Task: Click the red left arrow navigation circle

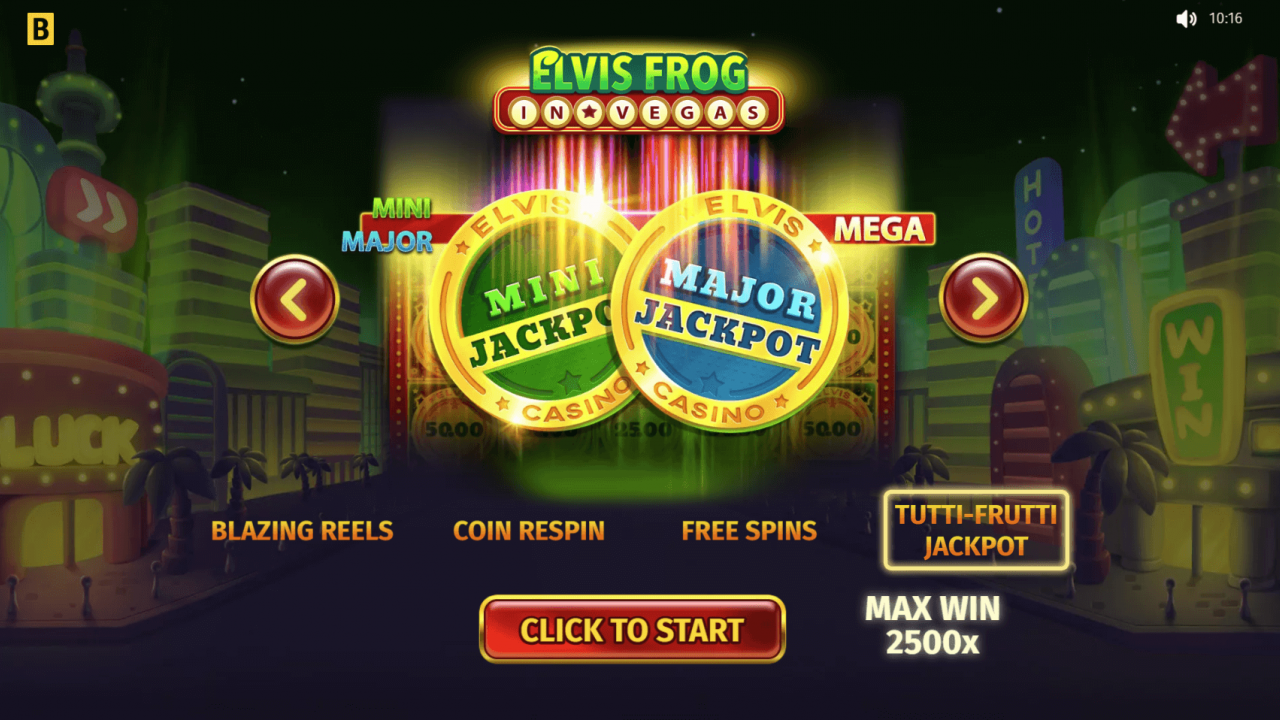Action: pos(294,299)
